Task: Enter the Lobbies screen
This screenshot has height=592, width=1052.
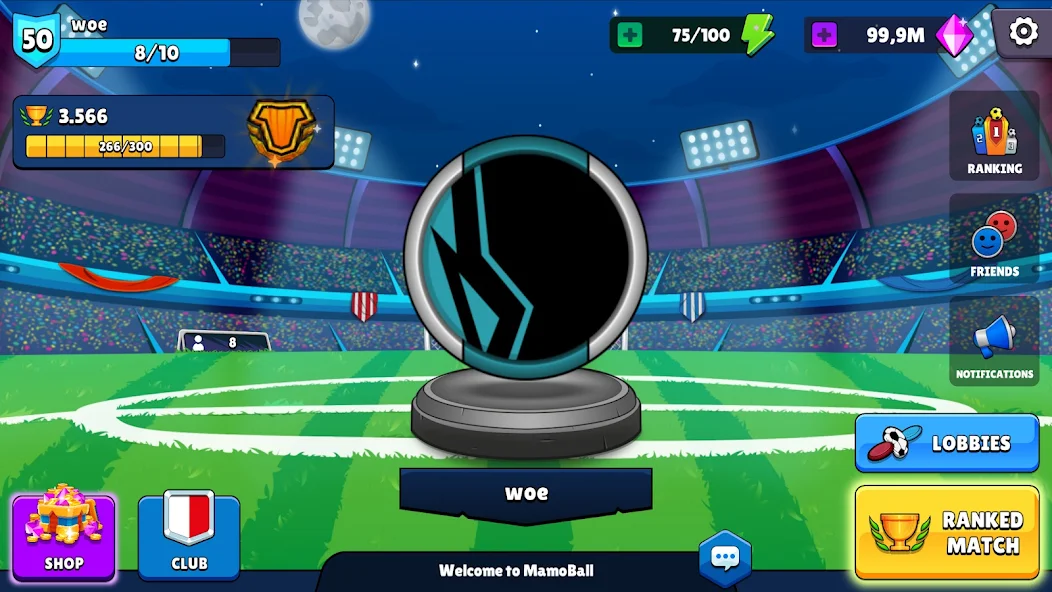Action: tap(946, 443)
